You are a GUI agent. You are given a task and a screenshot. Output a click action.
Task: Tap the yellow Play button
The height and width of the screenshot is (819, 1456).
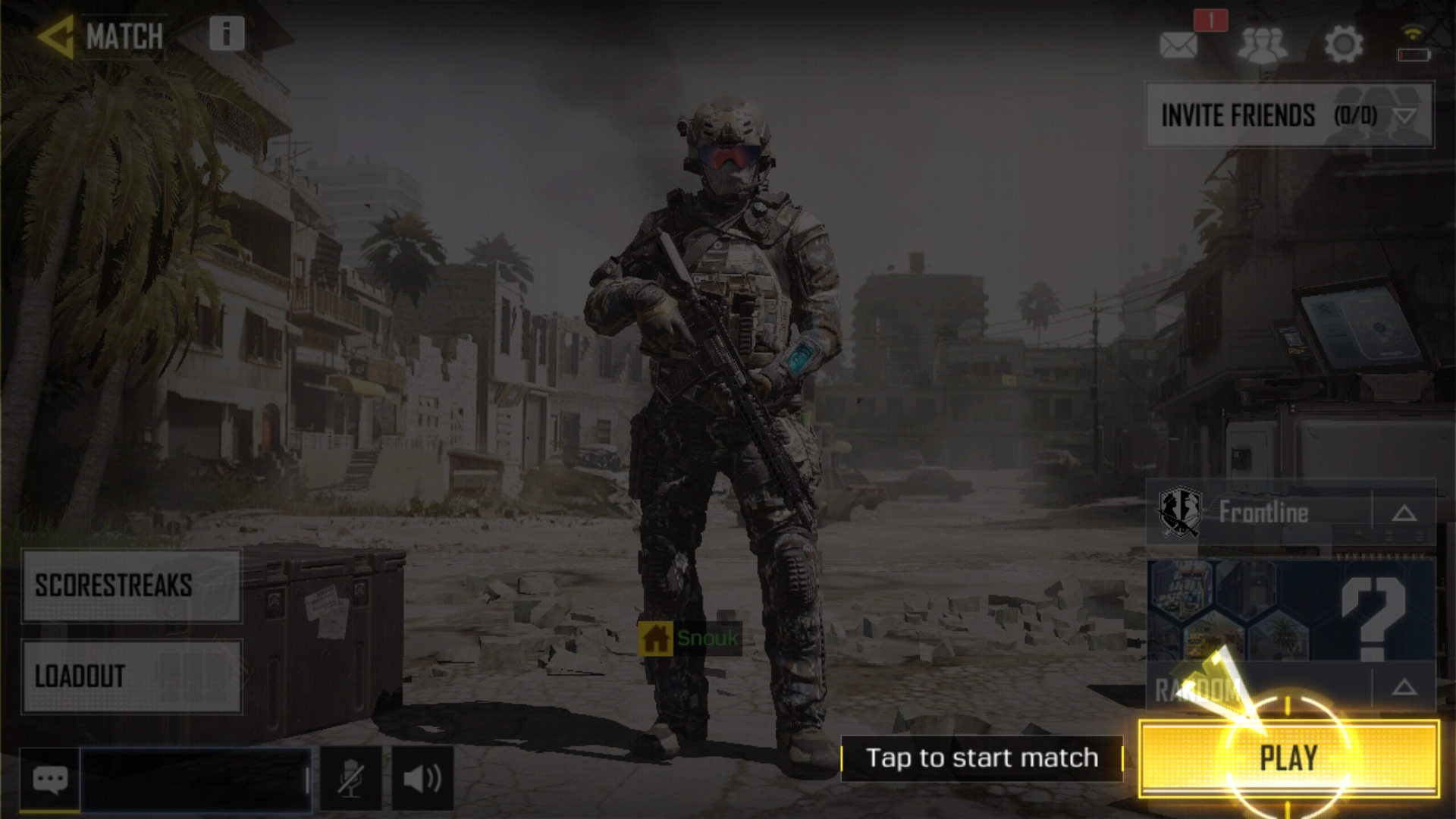1288,758
